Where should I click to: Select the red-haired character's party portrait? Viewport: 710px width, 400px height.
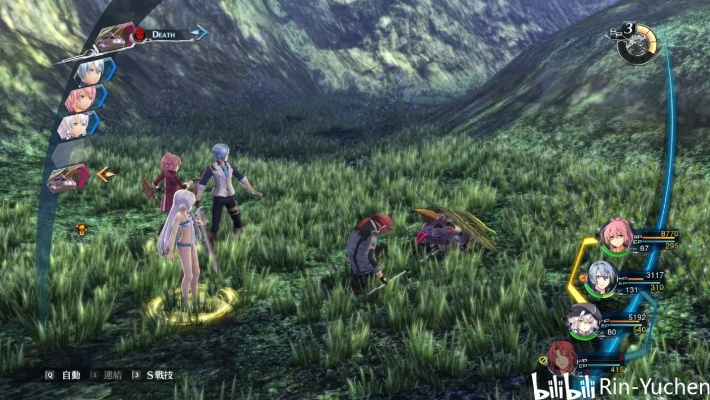(562, 355)
